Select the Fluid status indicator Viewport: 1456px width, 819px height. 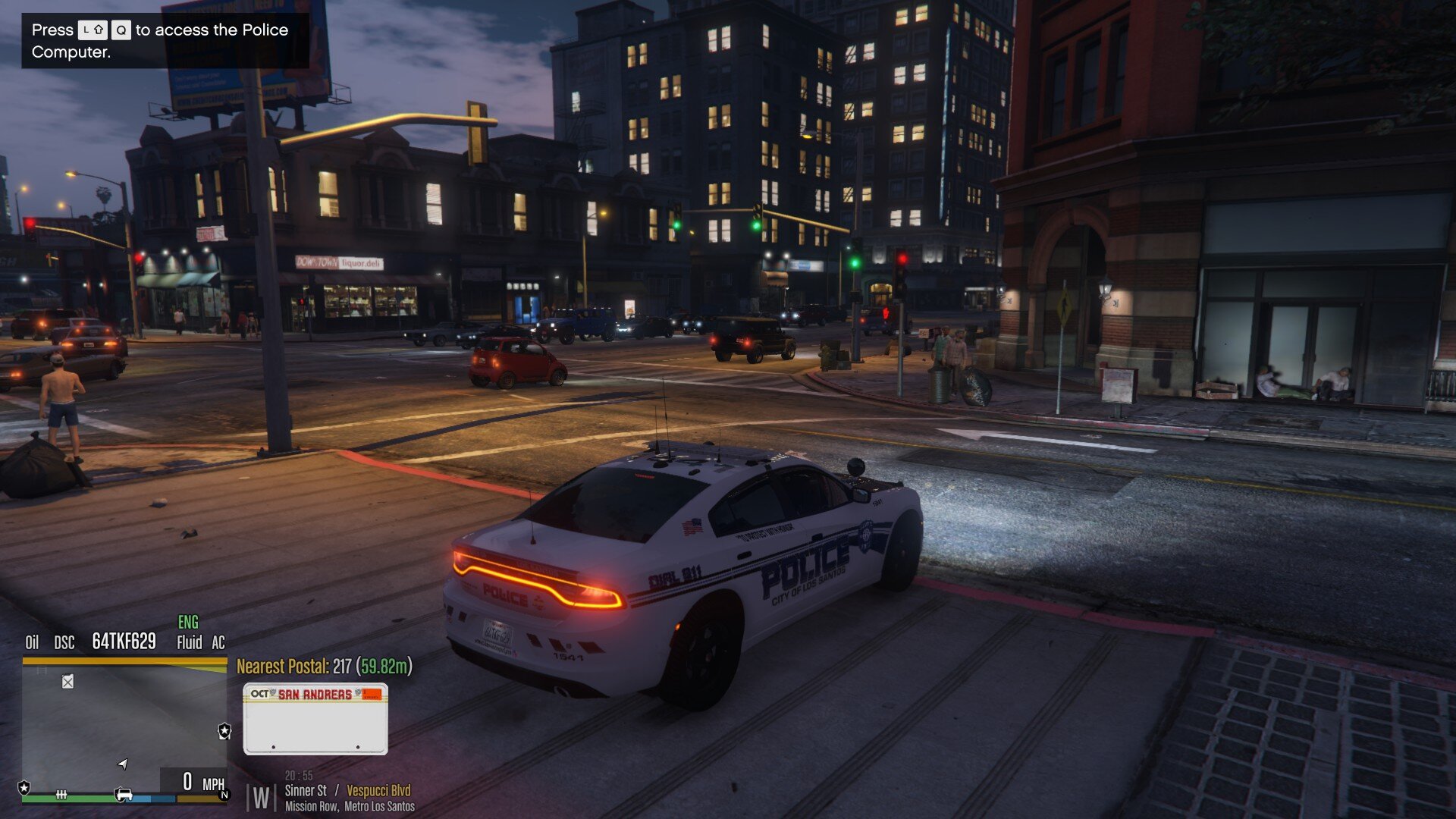pyautogui.click(x=189, y=643)
